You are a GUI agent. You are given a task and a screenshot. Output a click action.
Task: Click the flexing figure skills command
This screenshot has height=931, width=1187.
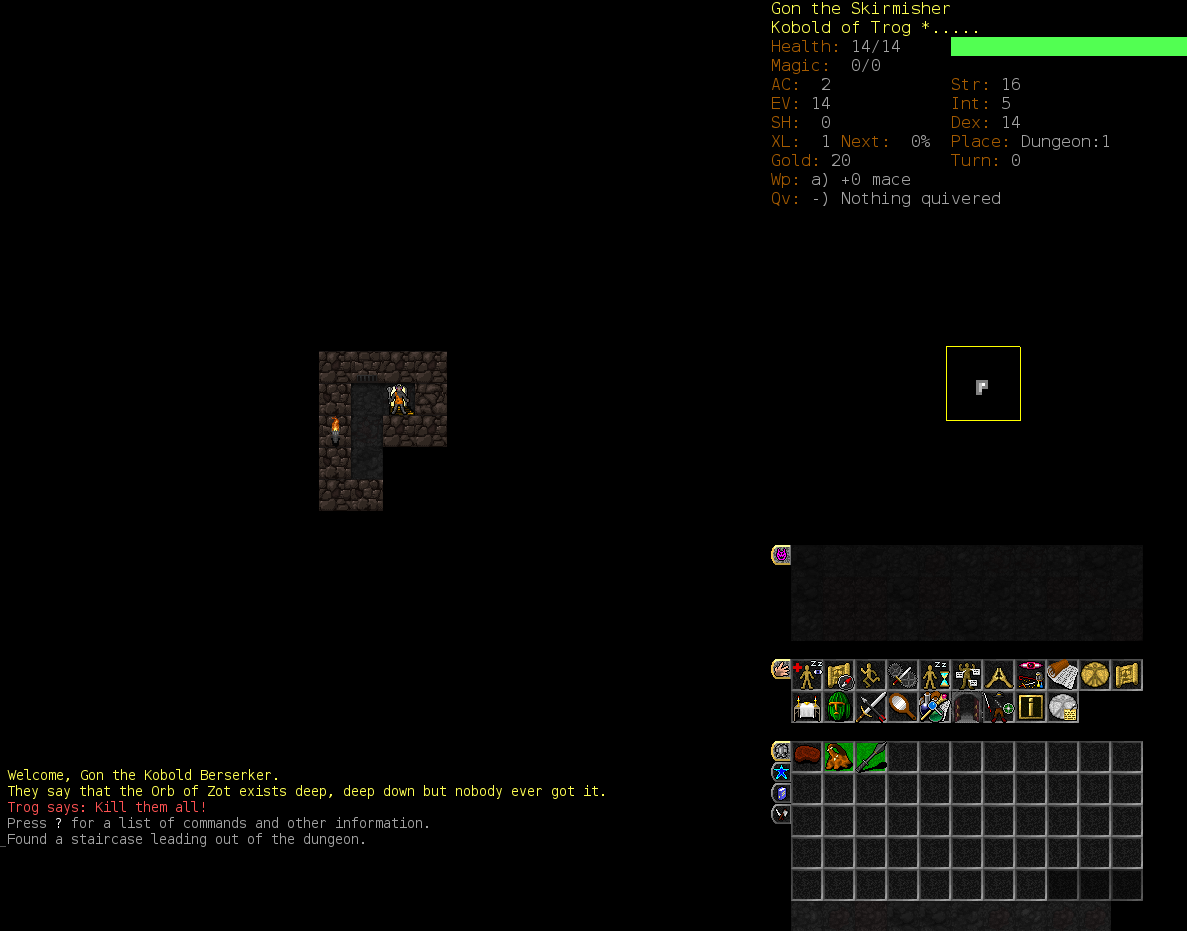967,676
